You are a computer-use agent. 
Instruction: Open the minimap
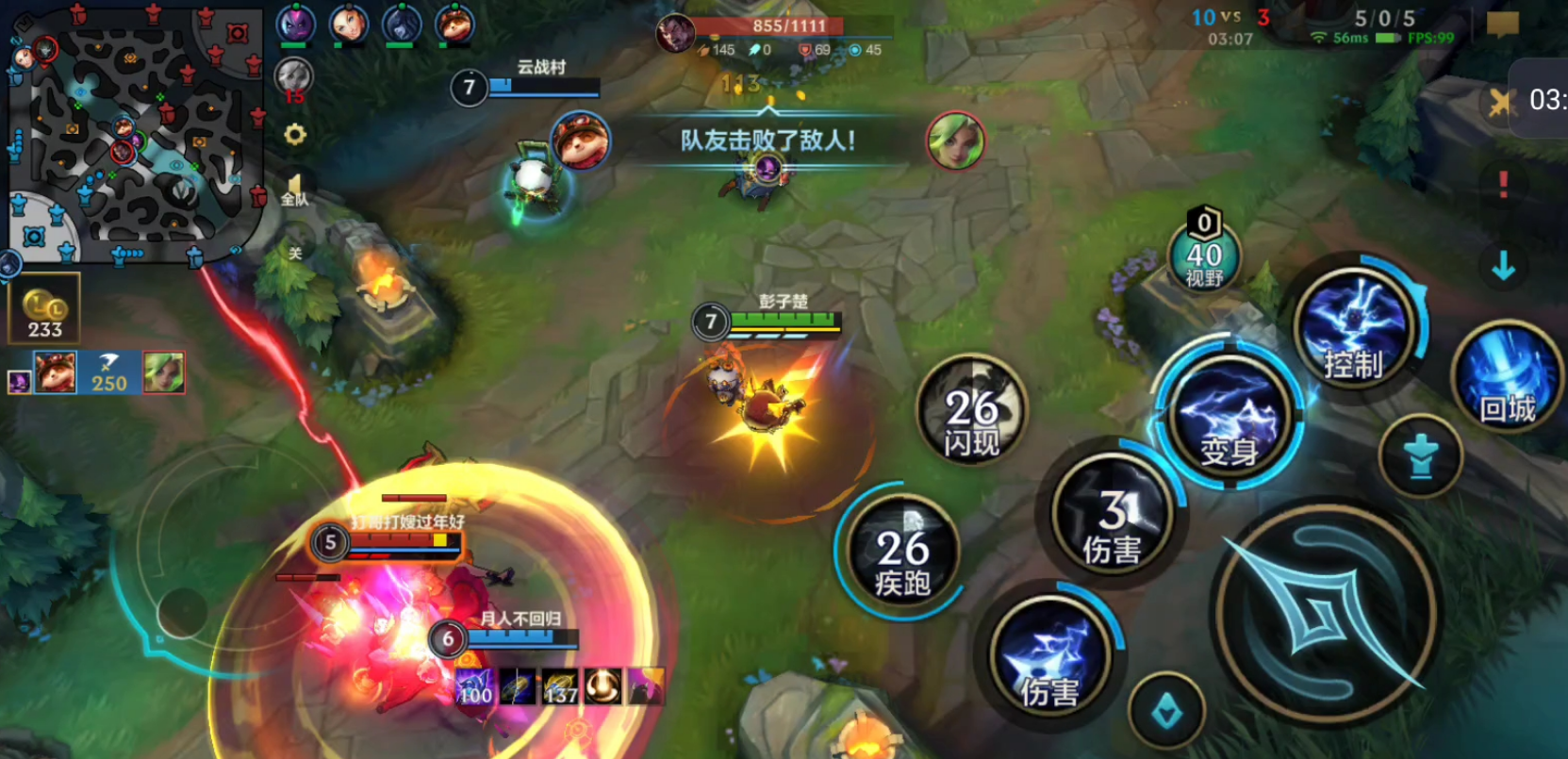pyautogui.click(x=132, y=132)
